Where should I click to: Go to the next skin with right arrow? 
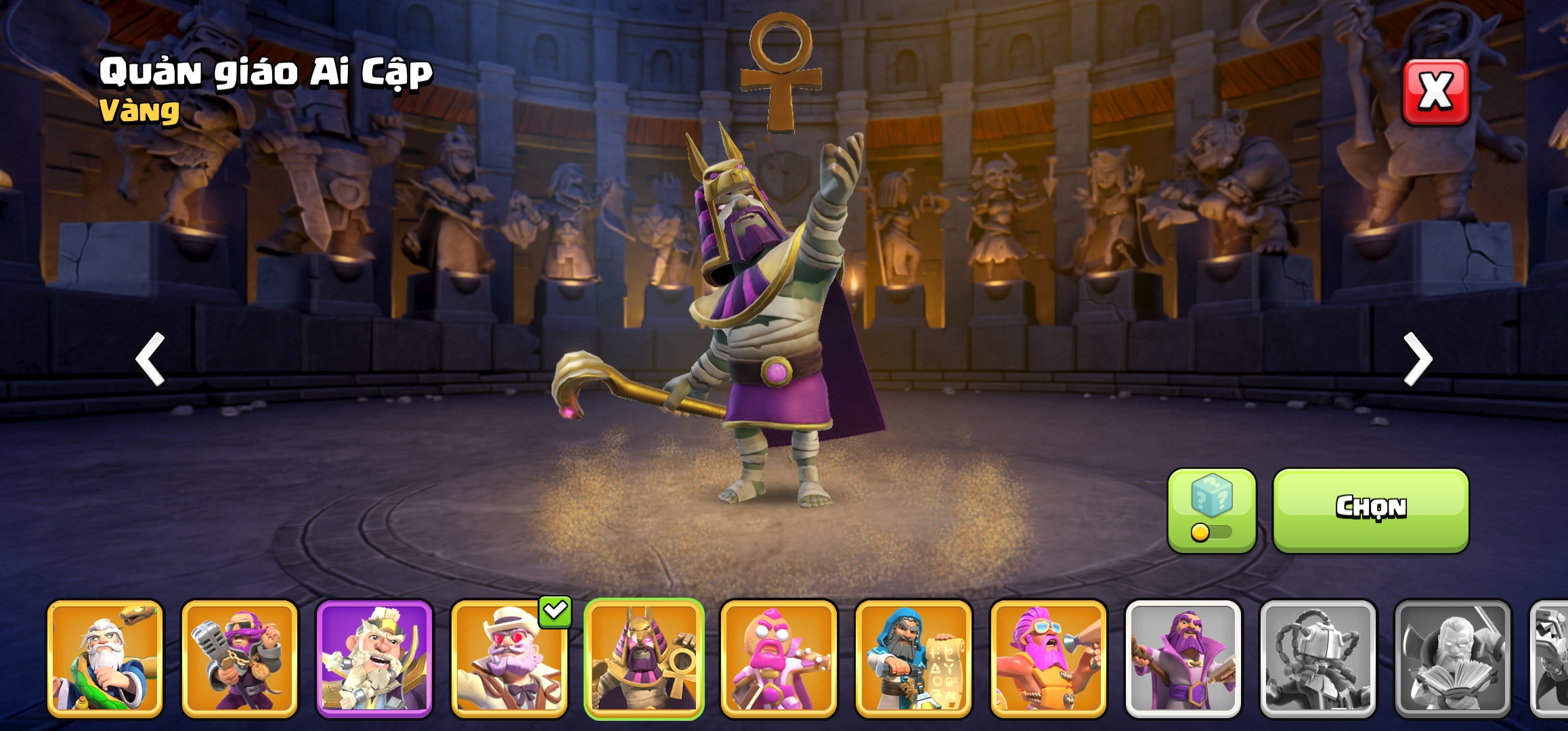point(1418,359)
